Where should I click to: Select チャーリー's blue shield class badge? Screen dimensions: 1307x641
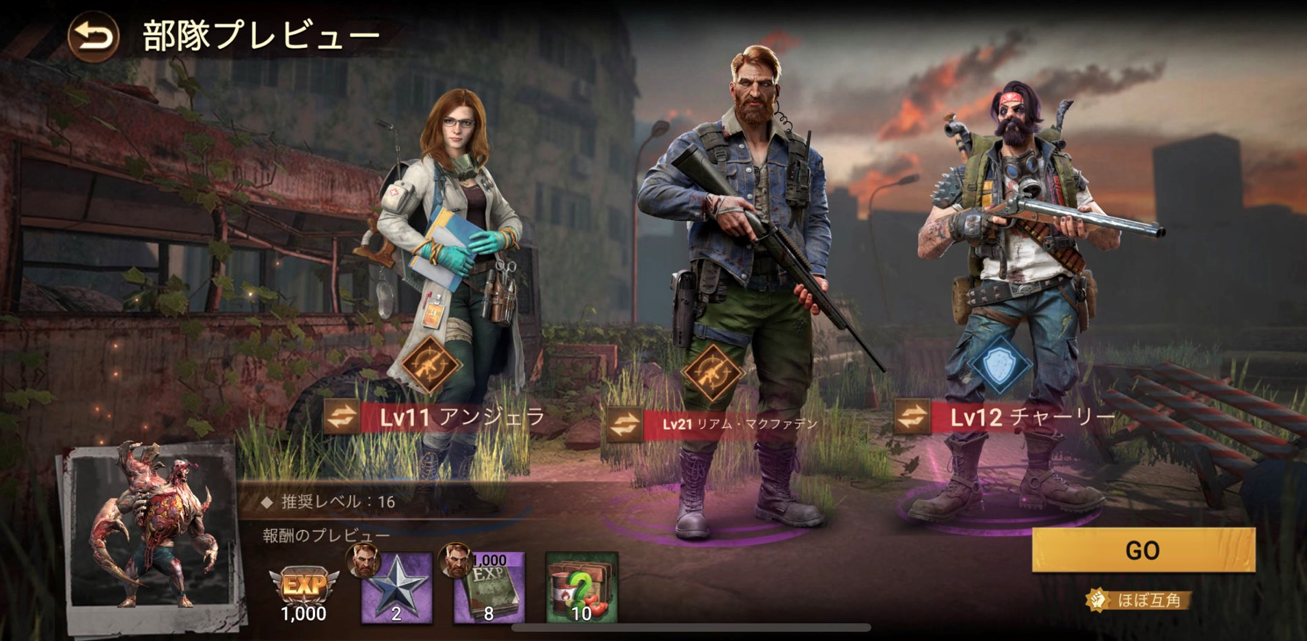coord(999,366)
